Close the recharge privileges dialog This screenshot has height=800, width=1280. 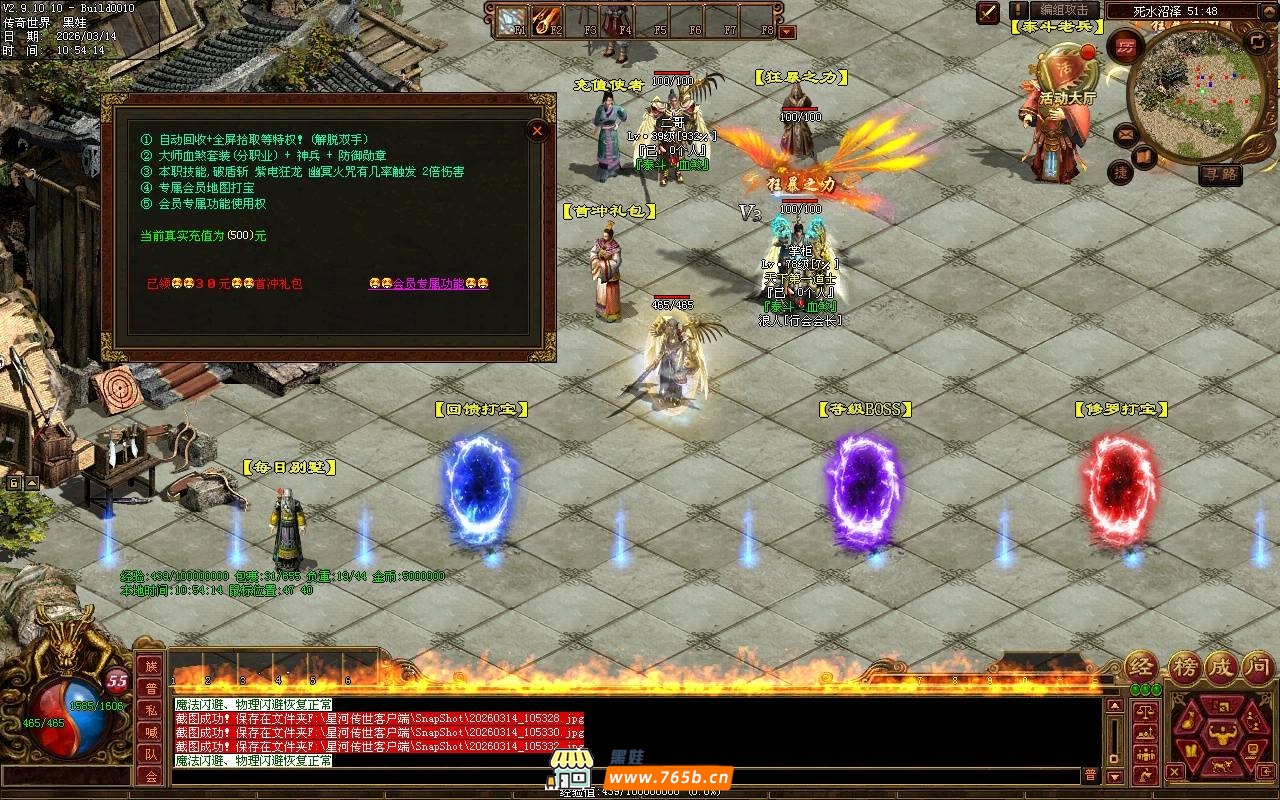[537, 130]
